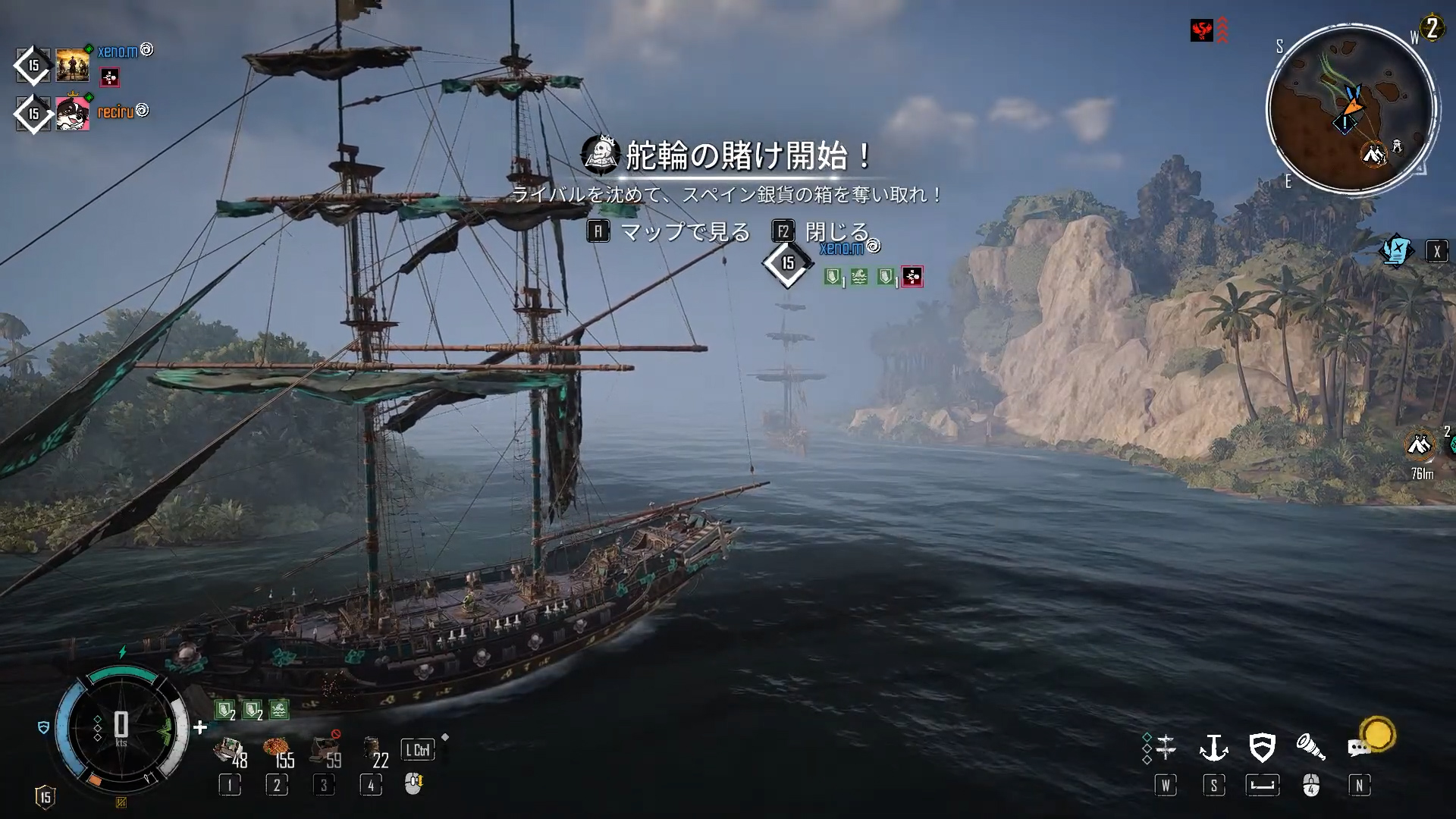Select the exclamation quest marker on minimap
This screenshot has width=1456, height=819.
1345,123
